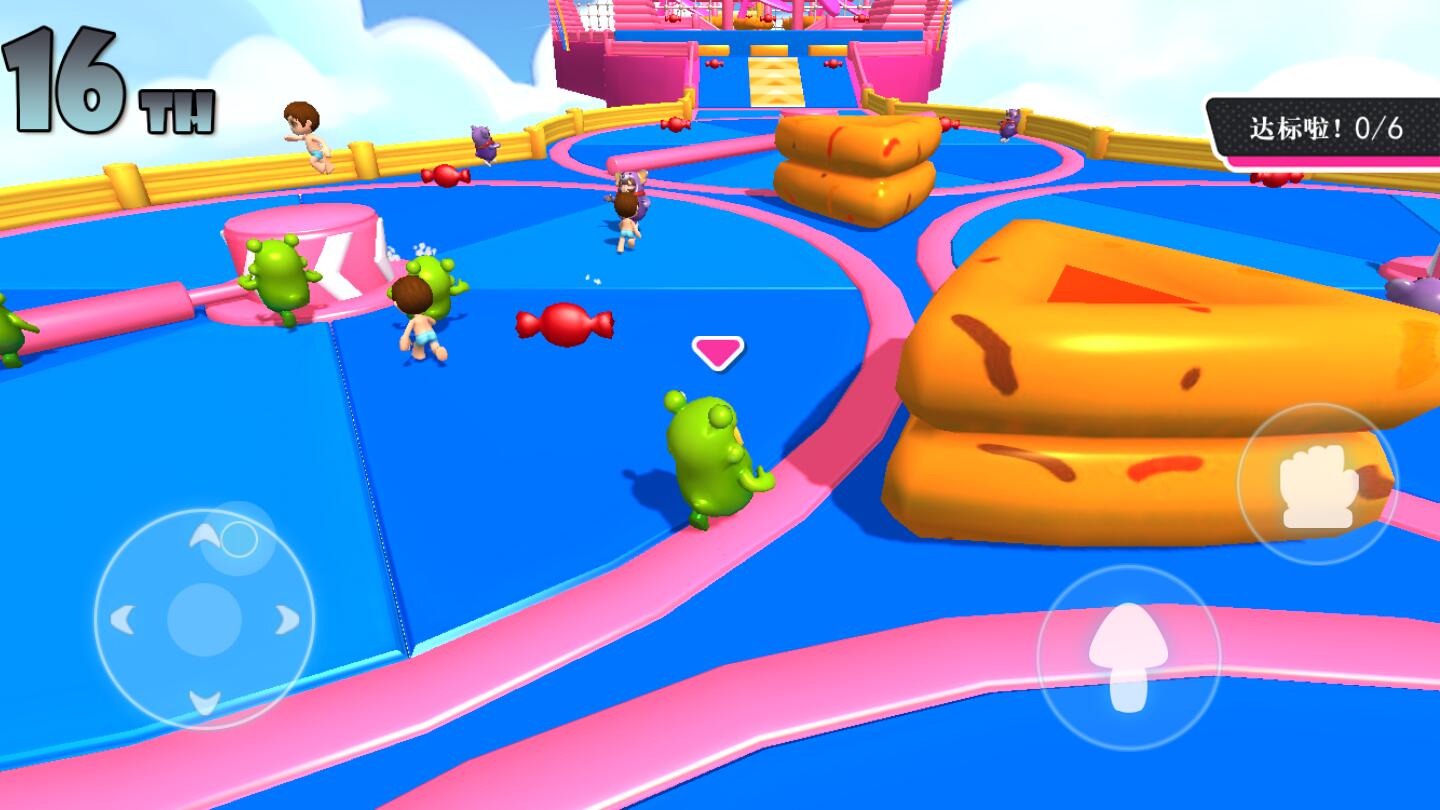Image resolution: width=1440 pixels, height=810 pixels.
Task: Tap the joystick's down arrow
Action: [205, 702]
